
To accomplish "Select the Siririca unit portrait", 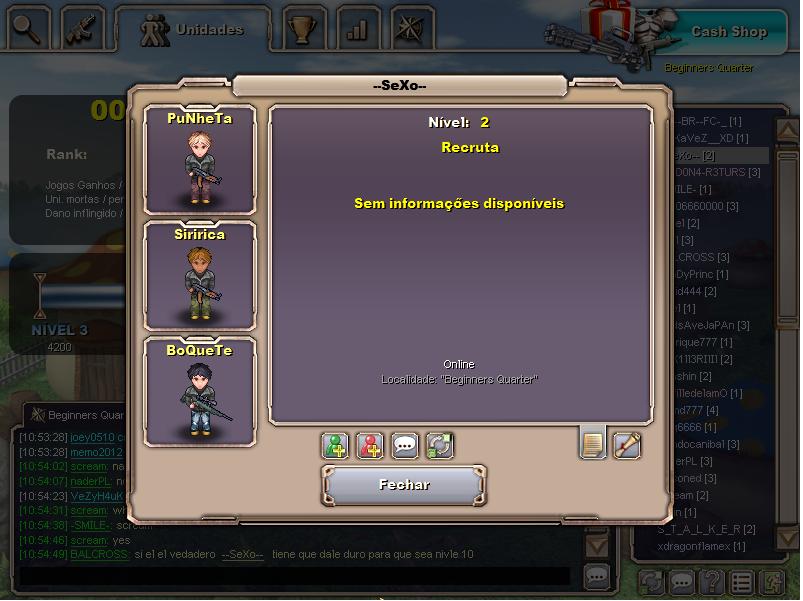I will pos(199,276).
